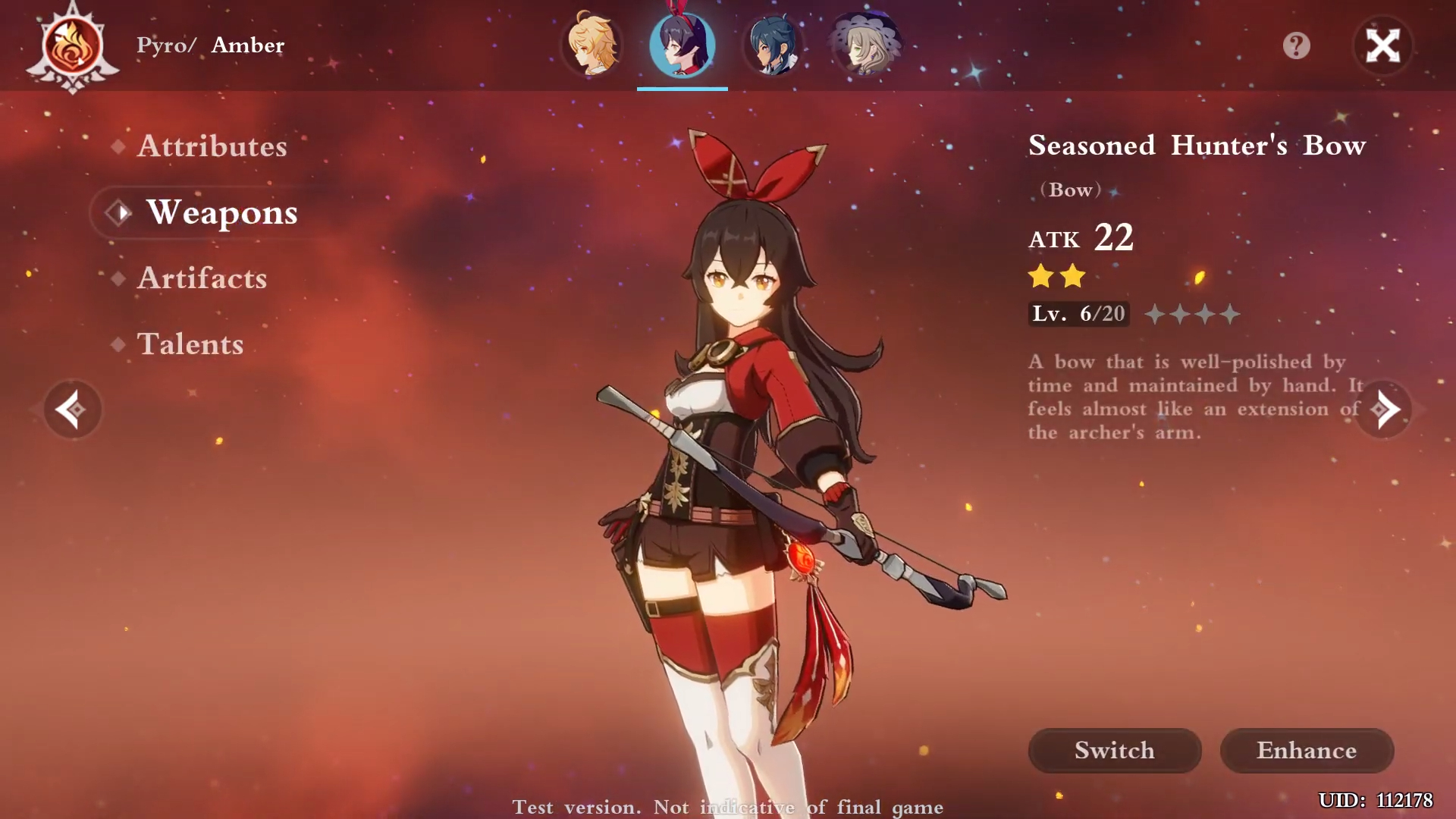Open the Bow category label under the weapon name

coord(1070,190)
